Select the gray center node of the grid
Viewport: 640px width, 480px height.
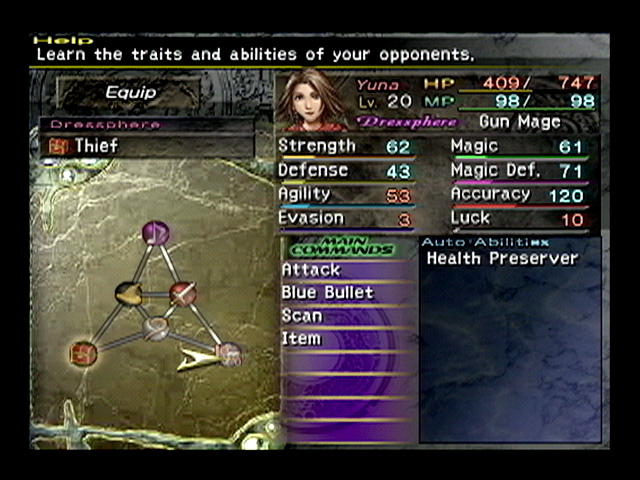(155, 327)
